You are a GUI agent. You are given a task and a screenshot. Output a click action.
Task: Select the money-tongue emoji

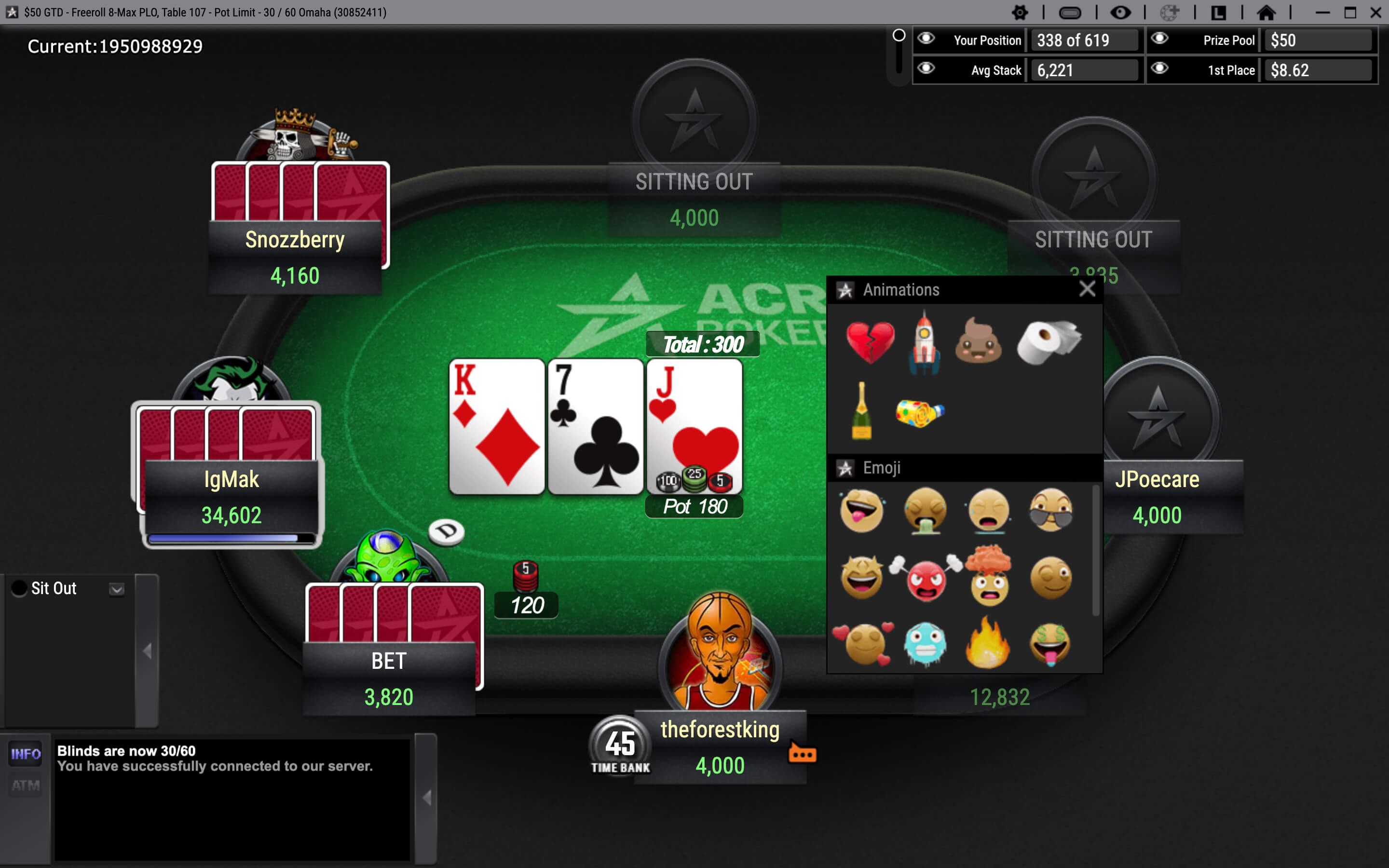pyautogui.click(x=1051, y=644)
